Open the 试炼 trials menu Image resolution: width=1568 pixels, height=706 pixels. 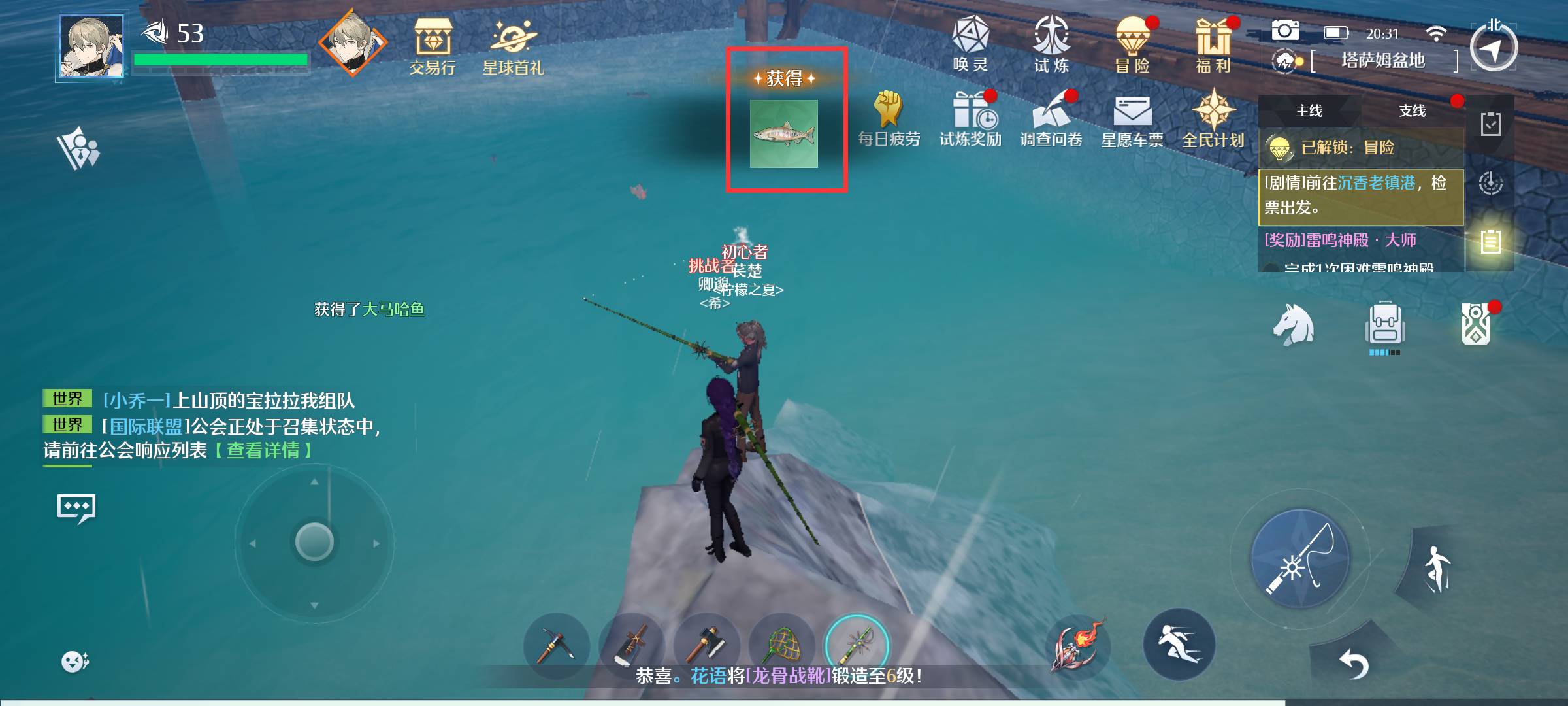pyautogui.click(x=1051, y=42)
